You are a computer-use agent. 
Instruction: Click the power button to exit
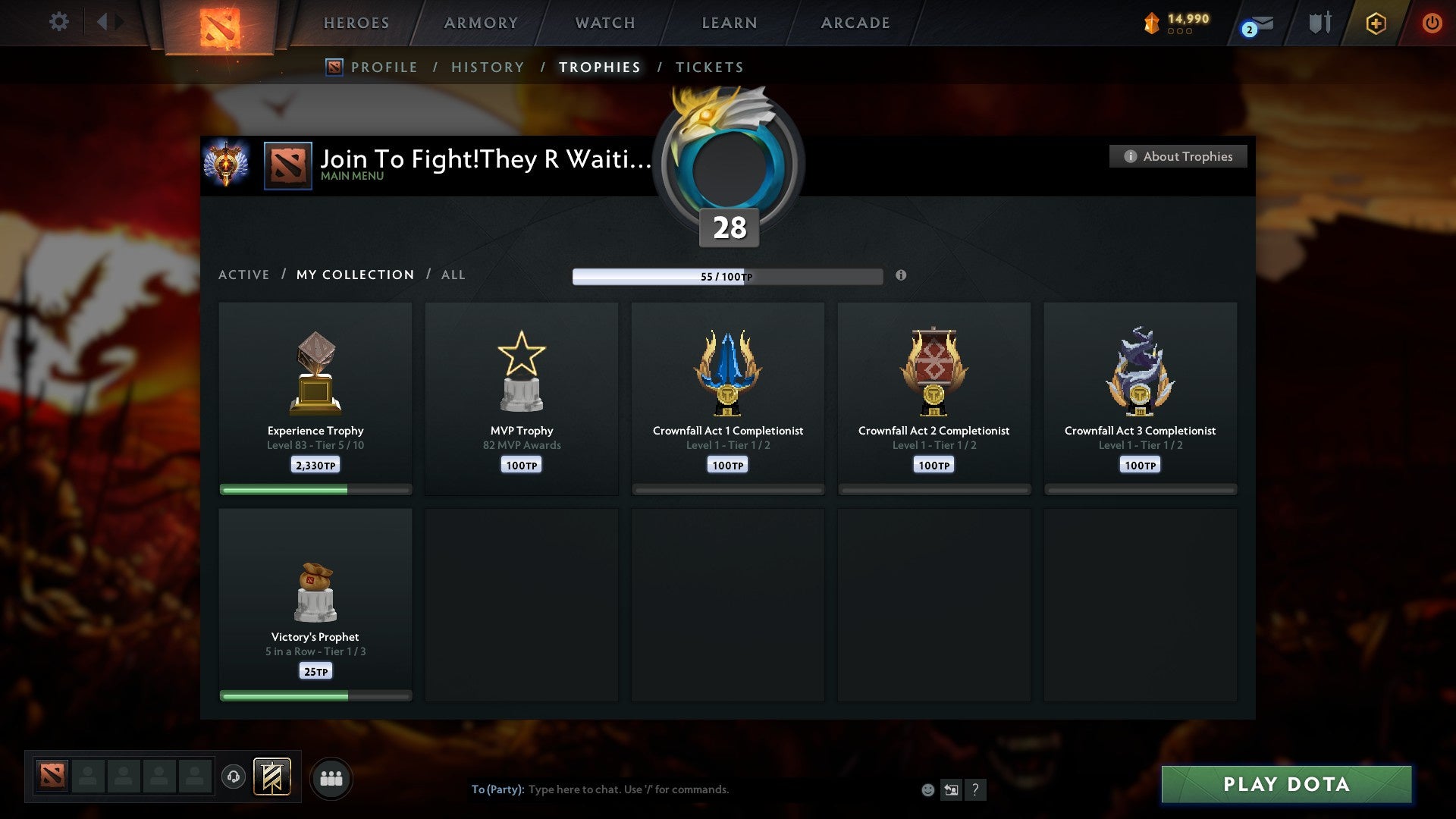(1433, 23)
